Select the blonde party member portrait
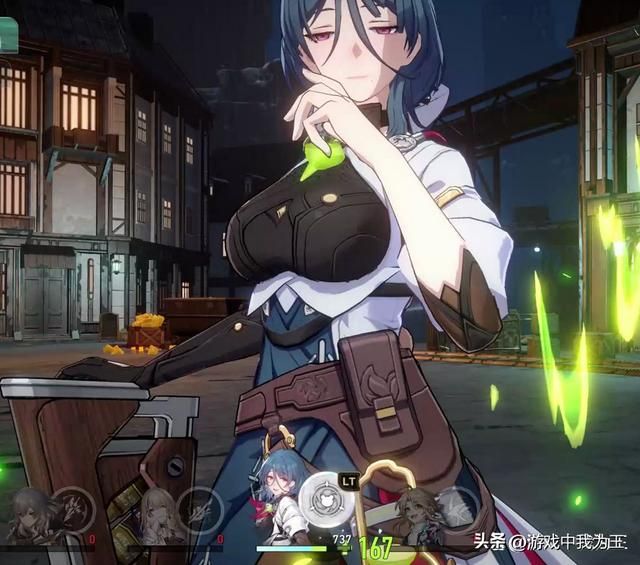This screenshot has width=640, height=565. pos(158,512)
